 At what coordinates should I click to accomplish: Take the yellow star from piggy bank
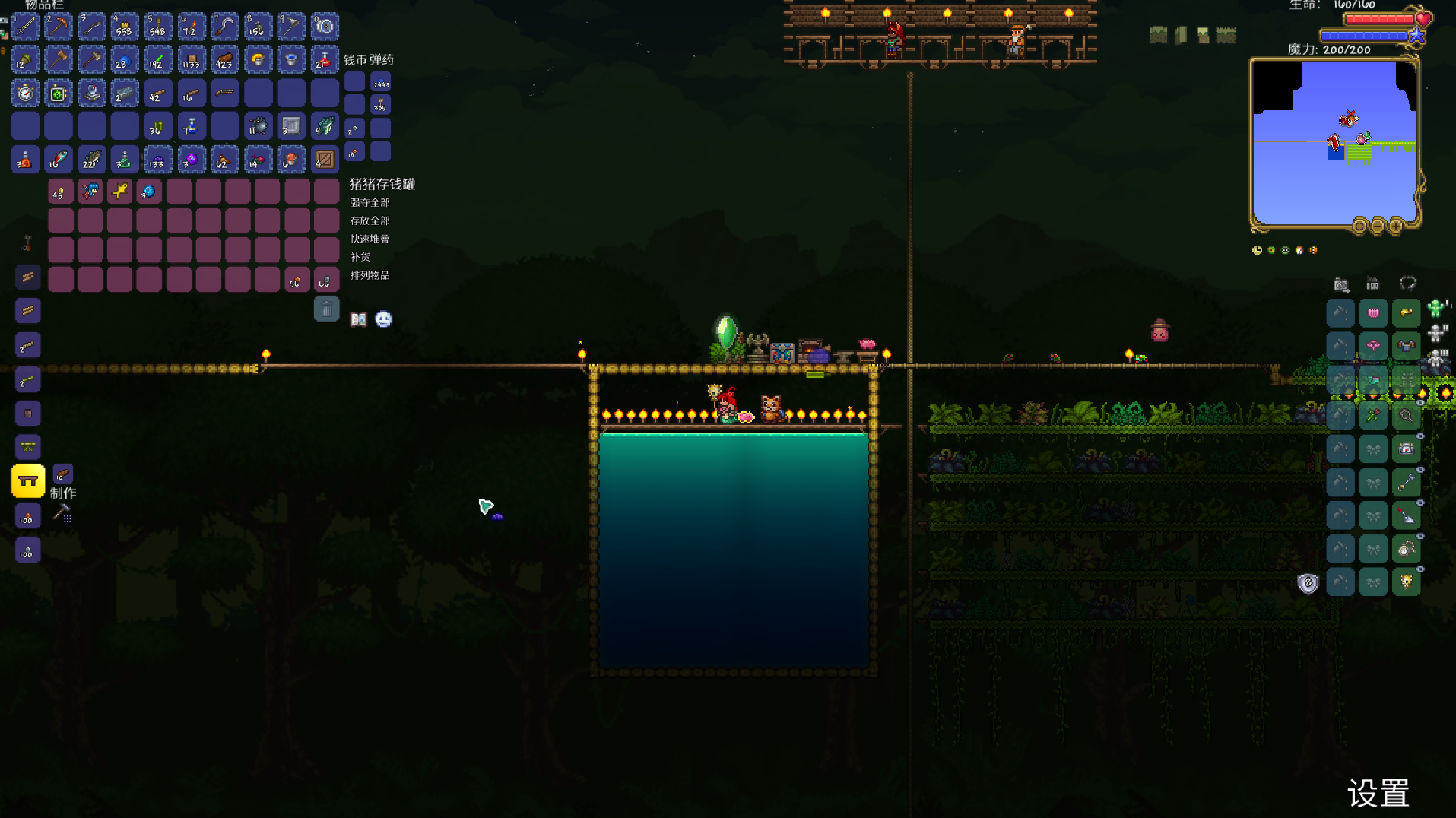click(119, 192)
